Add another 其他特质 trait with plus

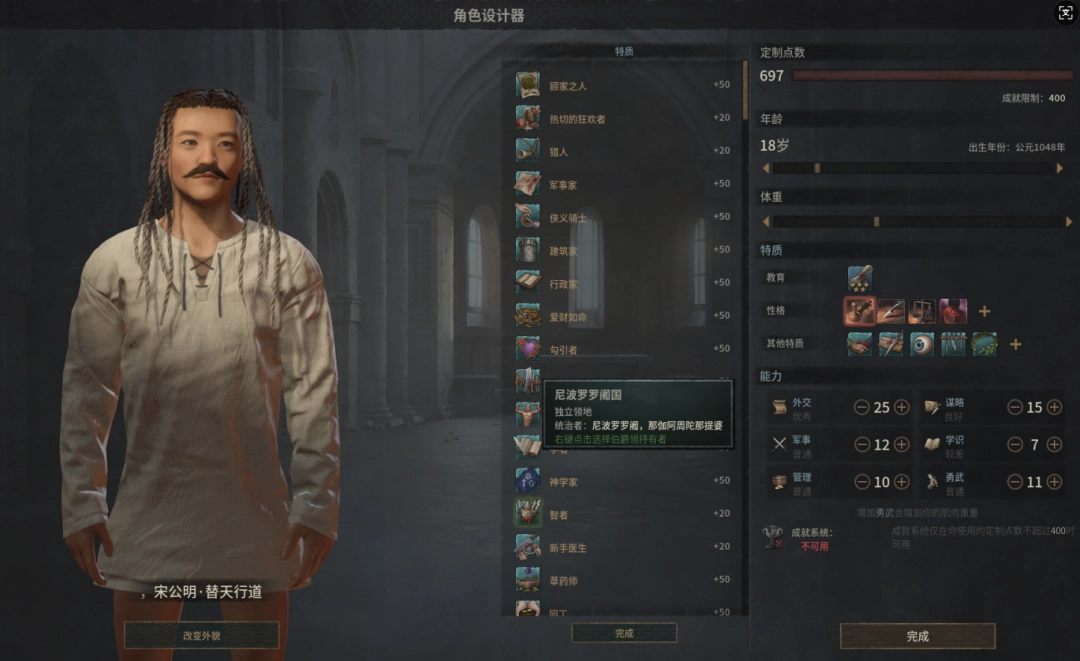coord(1015,345)
